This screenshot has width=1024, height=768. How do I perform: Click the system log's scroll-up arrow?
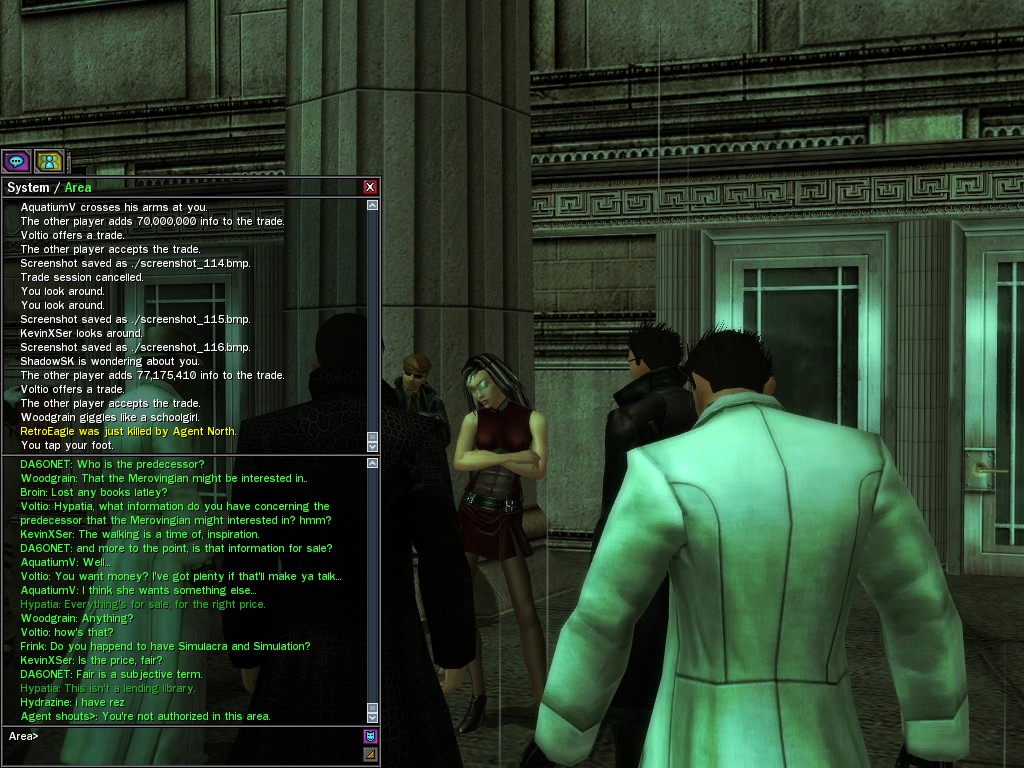tap(373, 205)
